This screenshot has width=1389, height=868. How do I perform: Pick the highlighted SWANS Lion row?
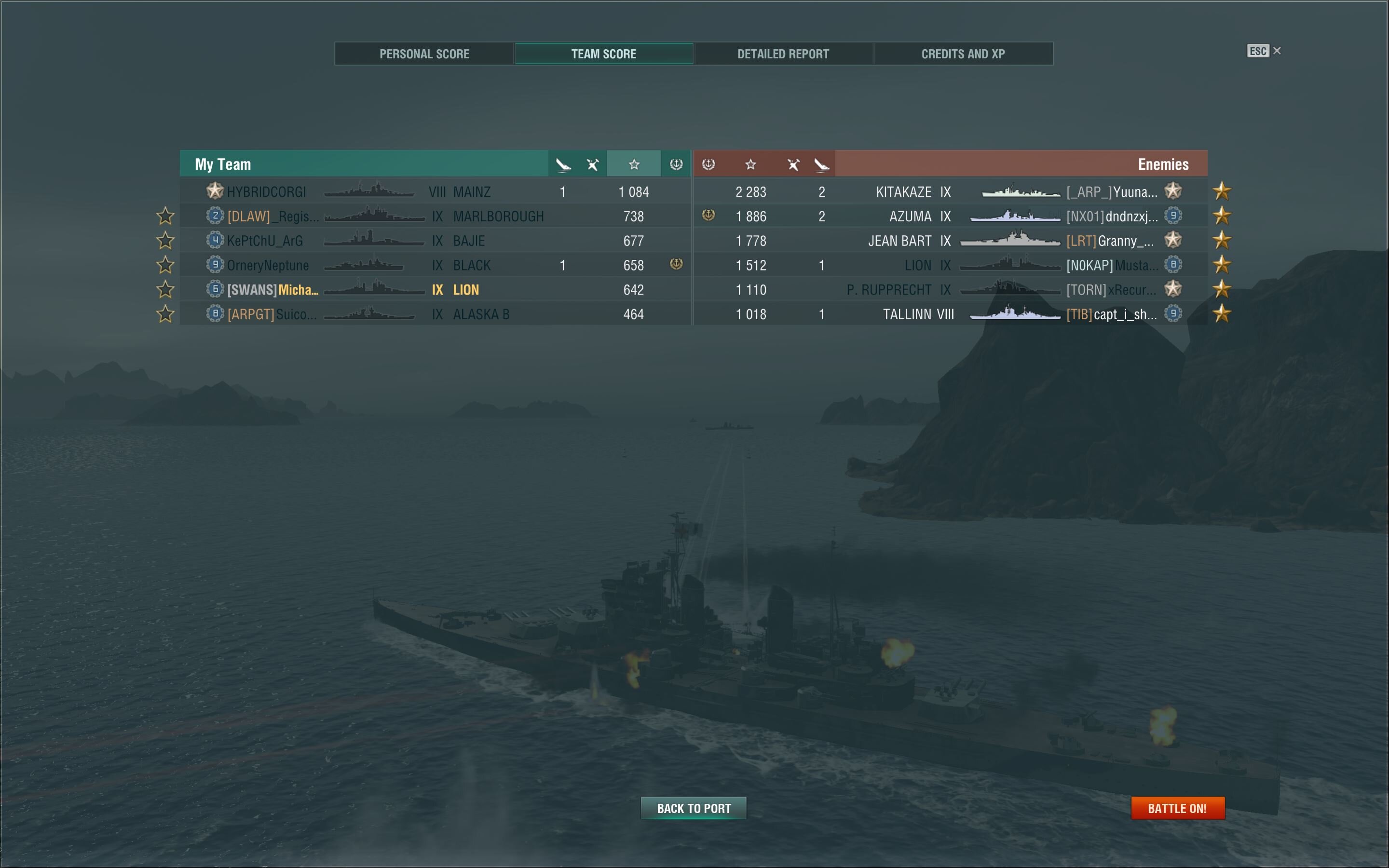pyautogui.click(x=435, y=290)
